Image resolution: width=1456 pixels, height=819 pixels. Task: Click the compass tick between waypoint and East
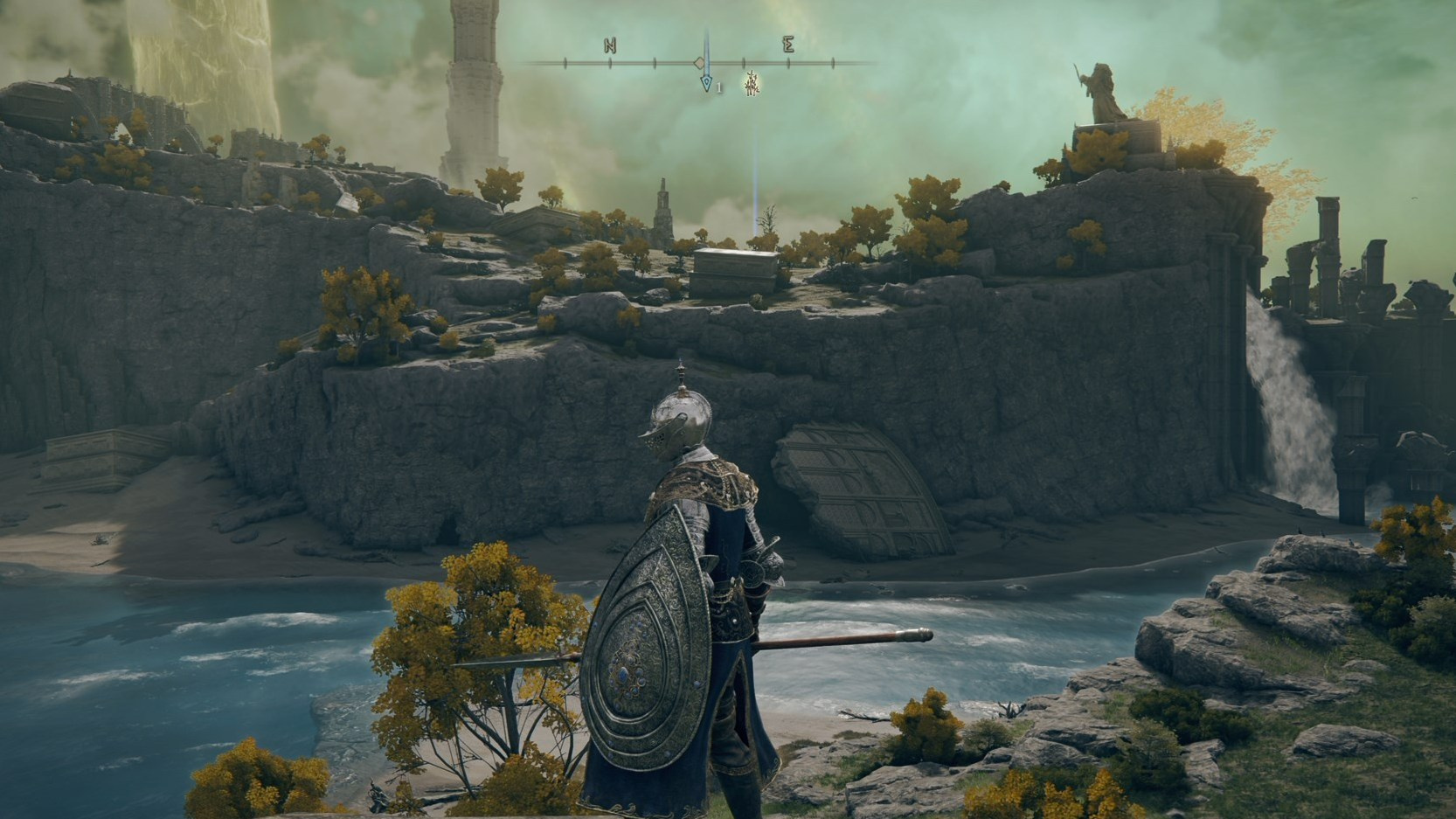[744, 62]
